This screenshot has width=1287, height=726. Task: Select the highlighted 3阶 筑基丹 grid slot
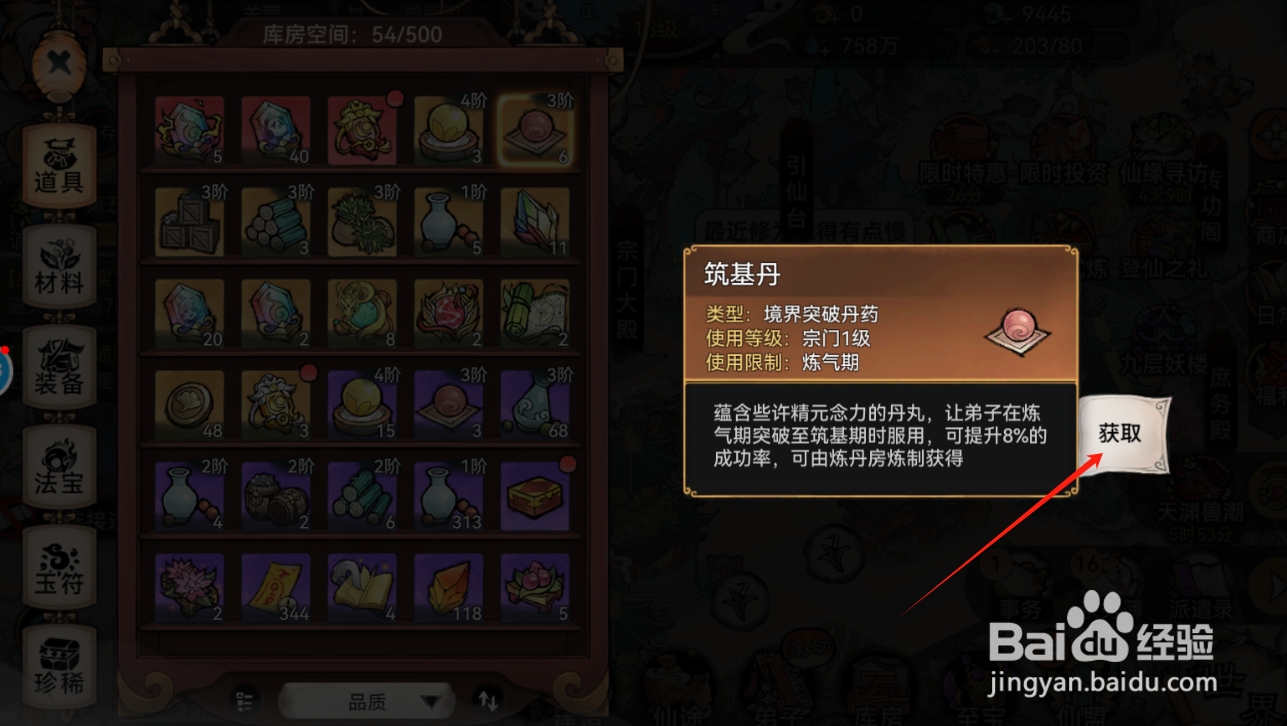535,128
